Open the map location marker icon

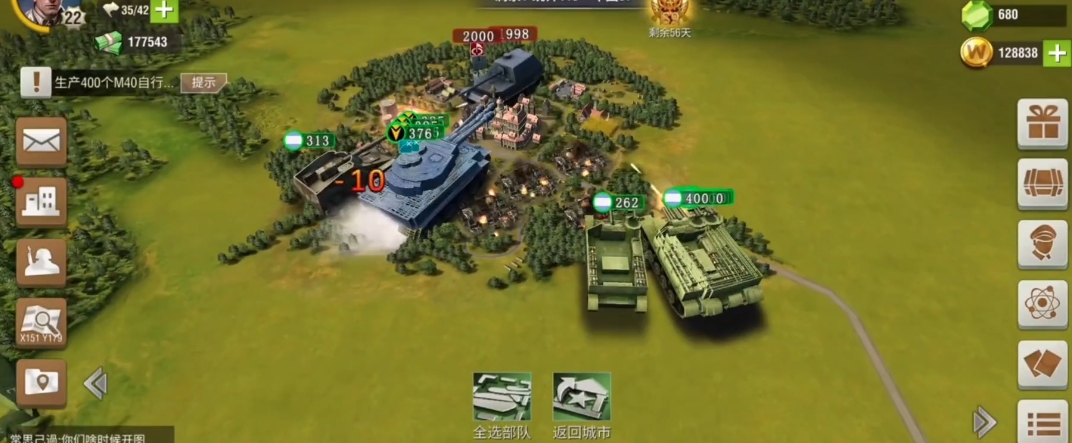[x=42, y=381]
